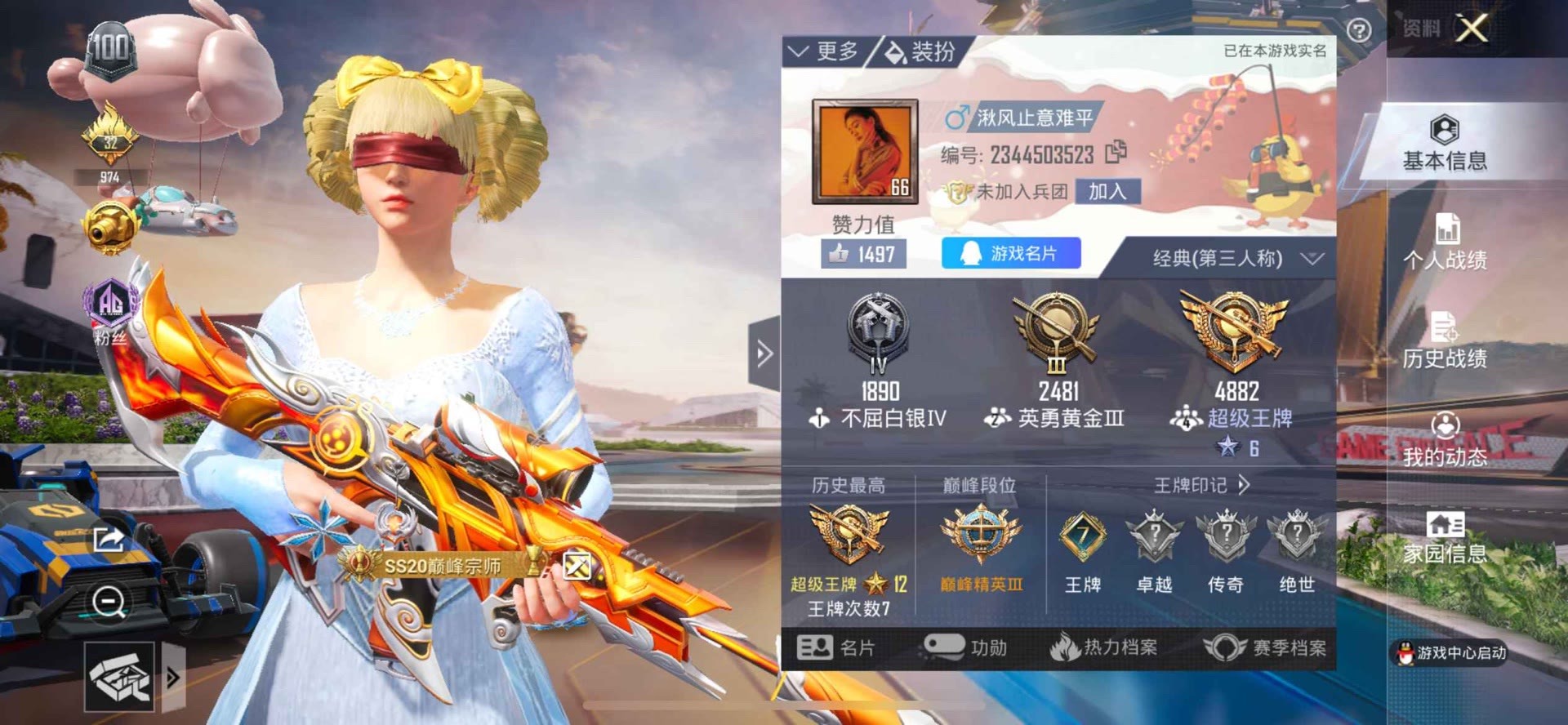The image size is (1568, 725).
Task: Switch to 个人战绩 personal stats
Action: coord(1444,242)
